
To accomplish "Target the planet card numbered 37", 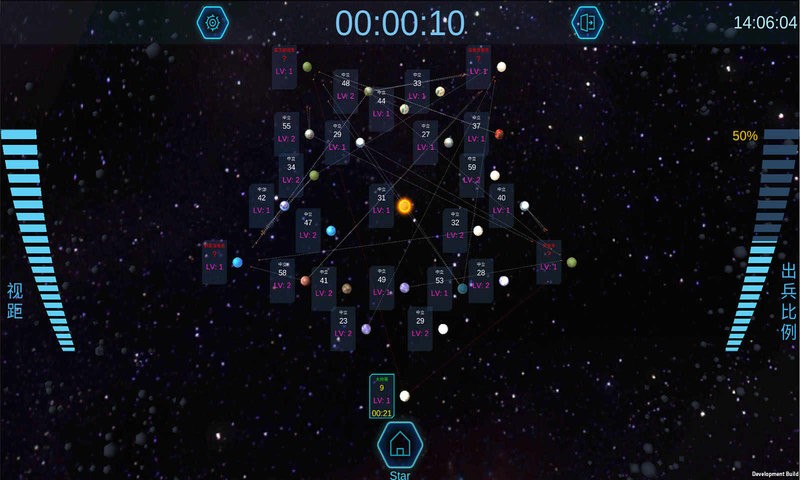I will [476, 132].
